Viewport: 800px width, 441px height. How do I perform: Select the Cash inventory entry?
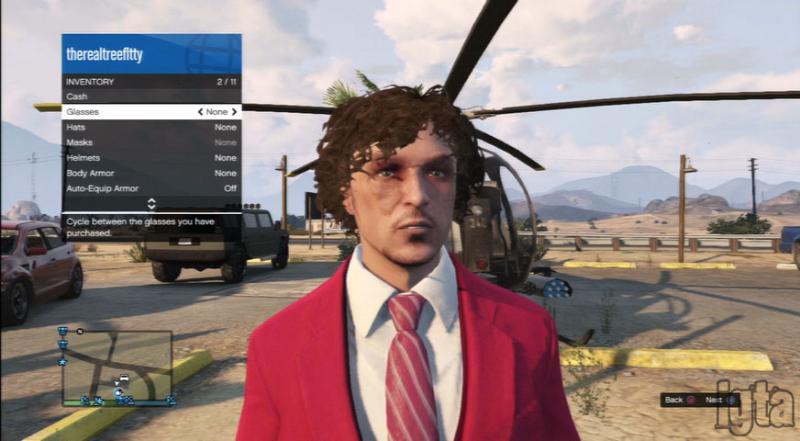150,96
